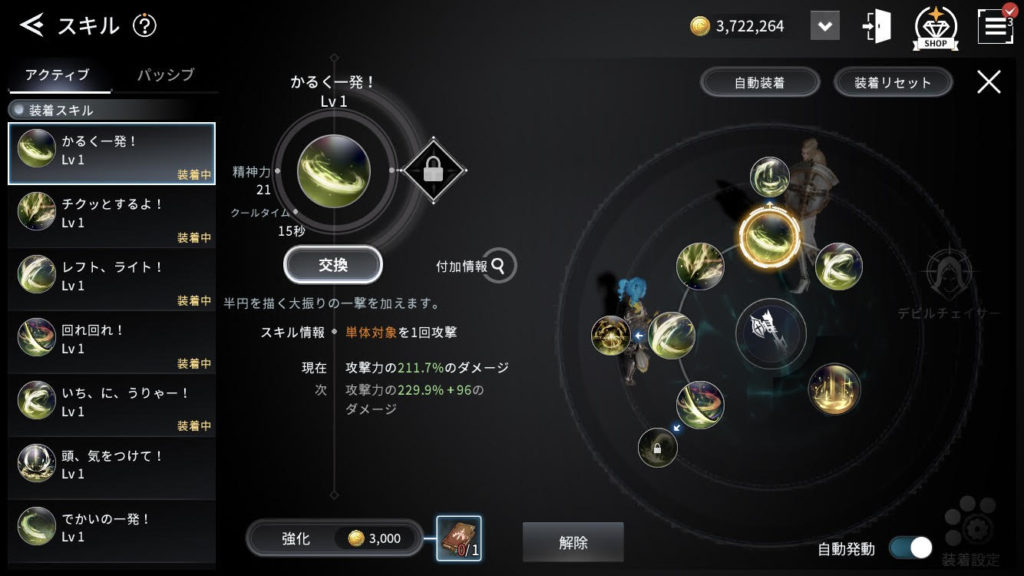Select skill チクッとするよ! in list
The height and width of the screenshot is (576, 1024).
click(x=111, y=216)
